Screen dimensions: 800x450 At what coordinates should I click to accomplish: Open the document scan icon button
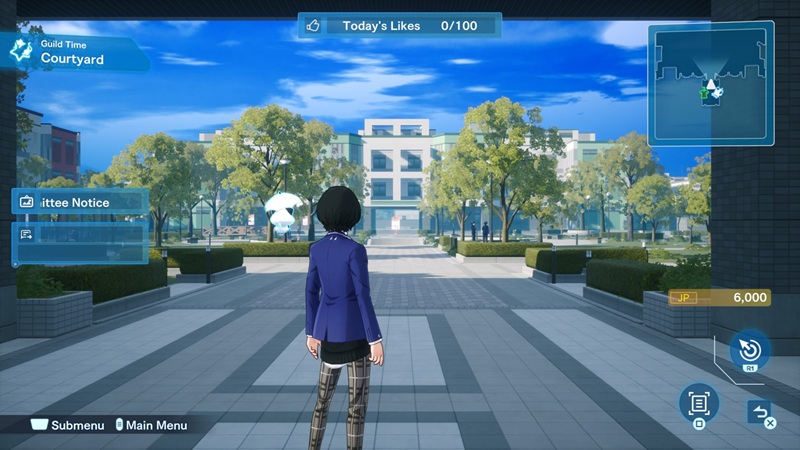click(x=699, y=403)
